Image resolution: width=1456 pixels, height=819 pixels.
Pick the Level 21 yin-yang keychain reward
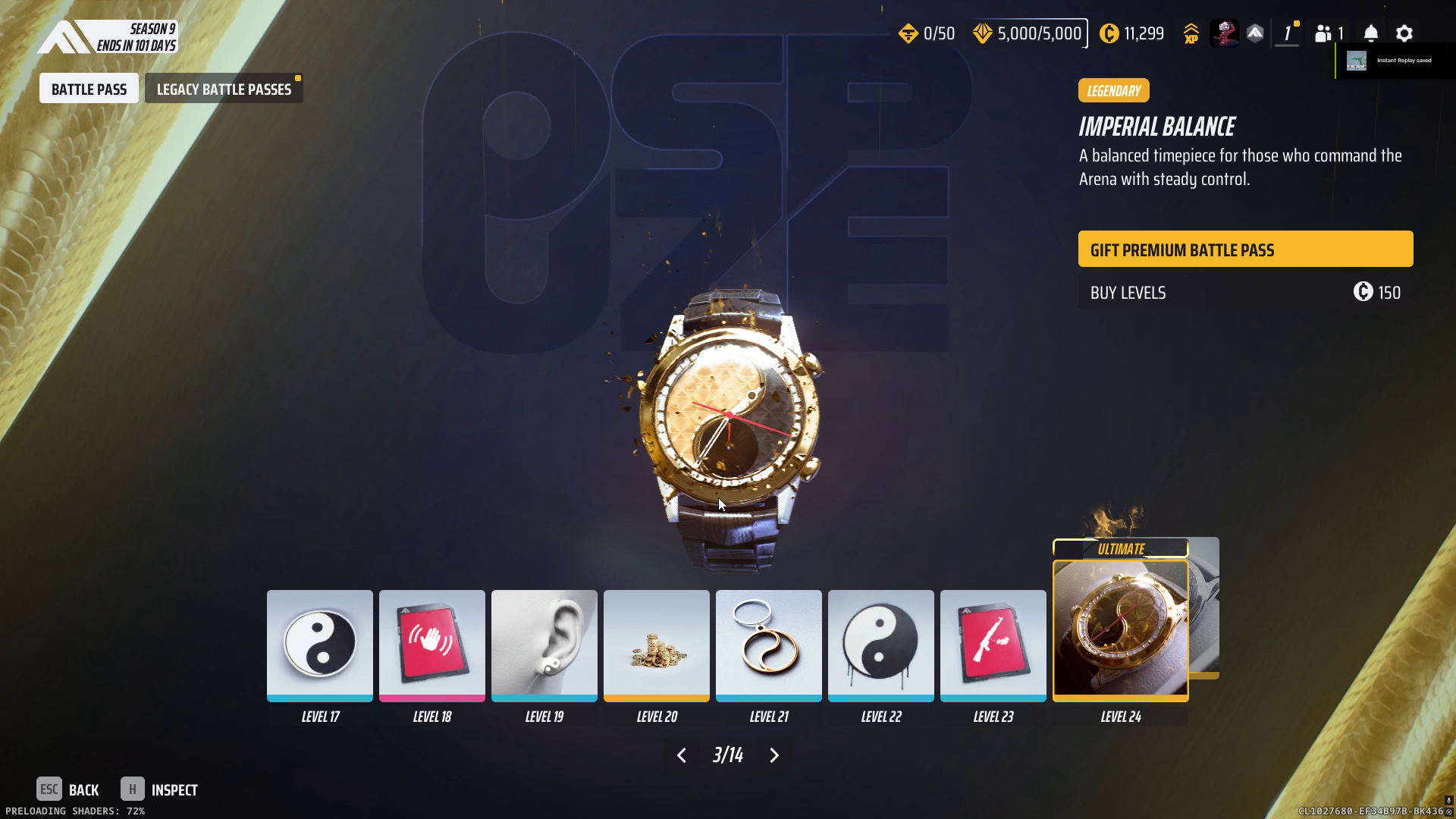(768, 645)
